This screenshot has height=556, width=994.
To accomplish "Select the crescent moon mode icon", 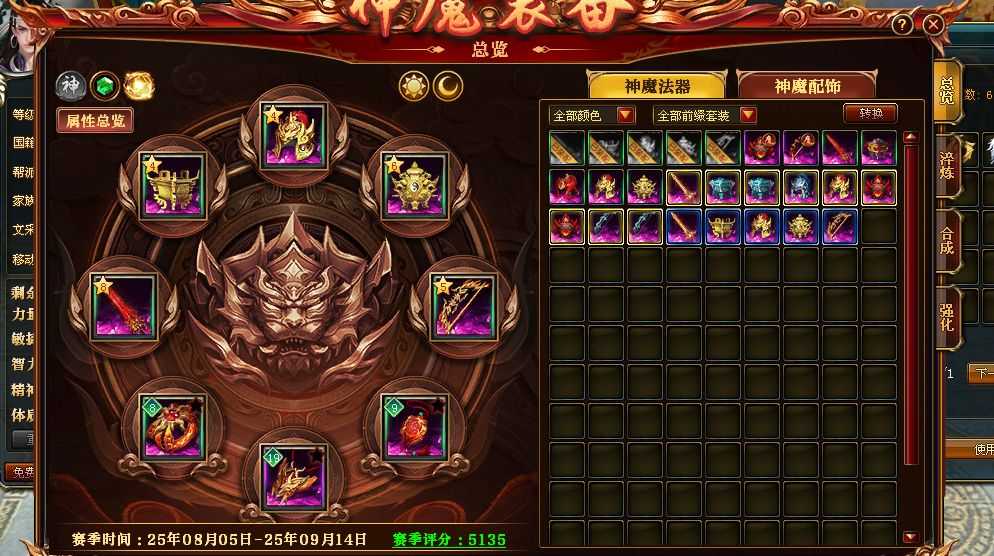I will (x=447, y=86).
